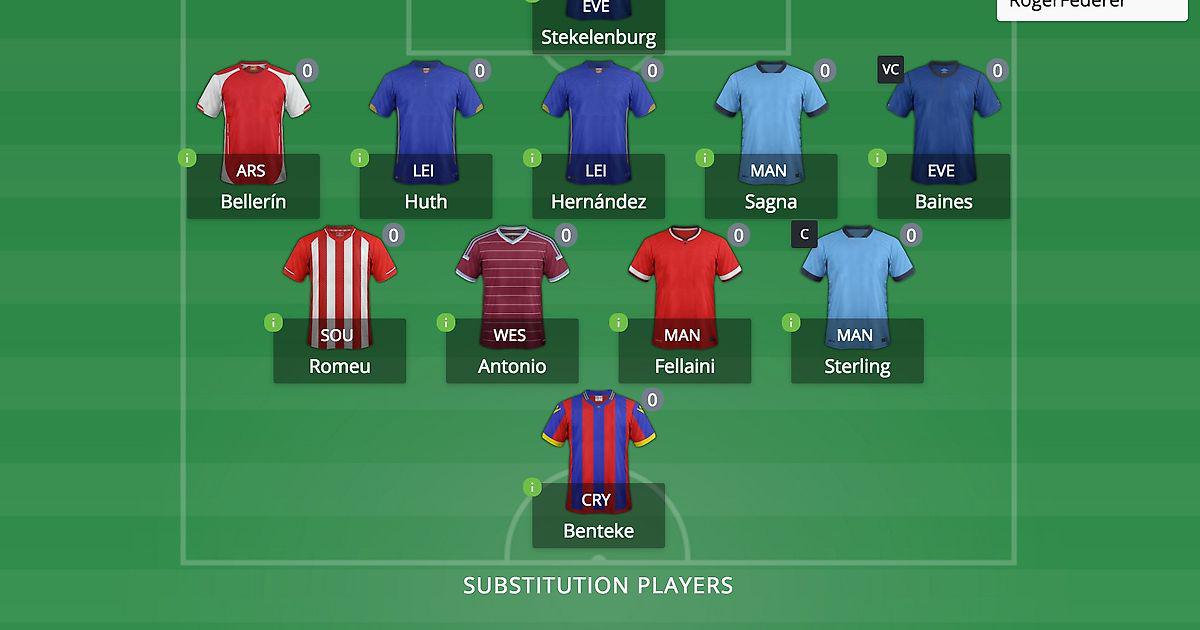Open Benteke's info icon
This screenshot has height=630, width=1200.
[532, 487]
